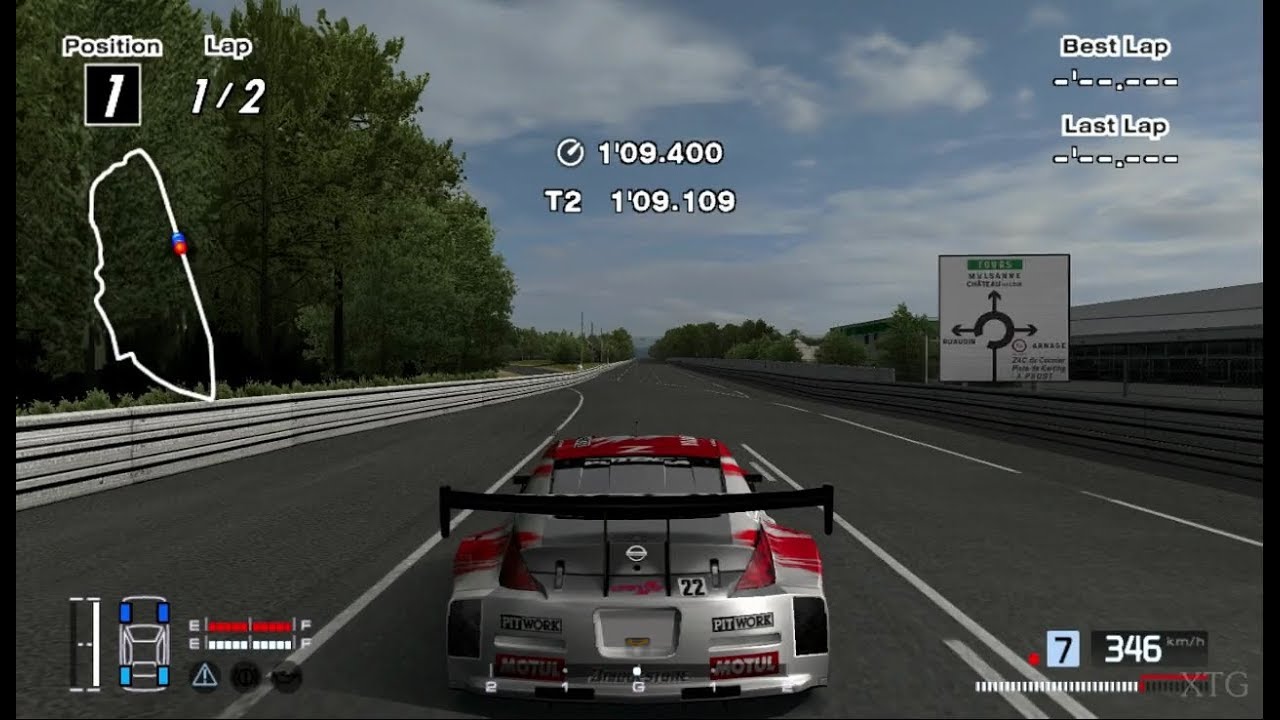Click the darkened status icon right of the handbrake
This screenshot has height=720, width=1280.
pyautogui.click(x=285, y=677)
